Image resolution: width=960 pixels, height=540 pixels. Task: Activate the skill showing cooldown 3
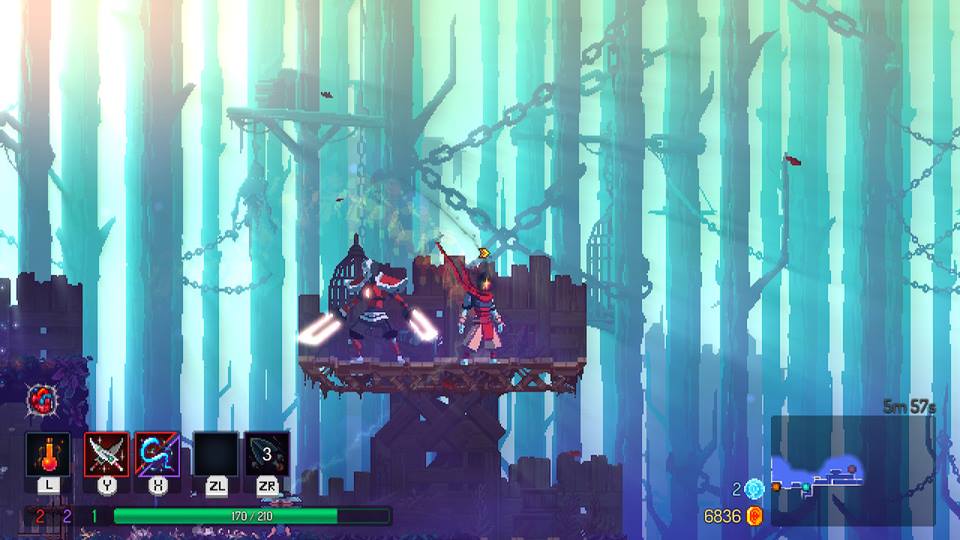(267, 454)
